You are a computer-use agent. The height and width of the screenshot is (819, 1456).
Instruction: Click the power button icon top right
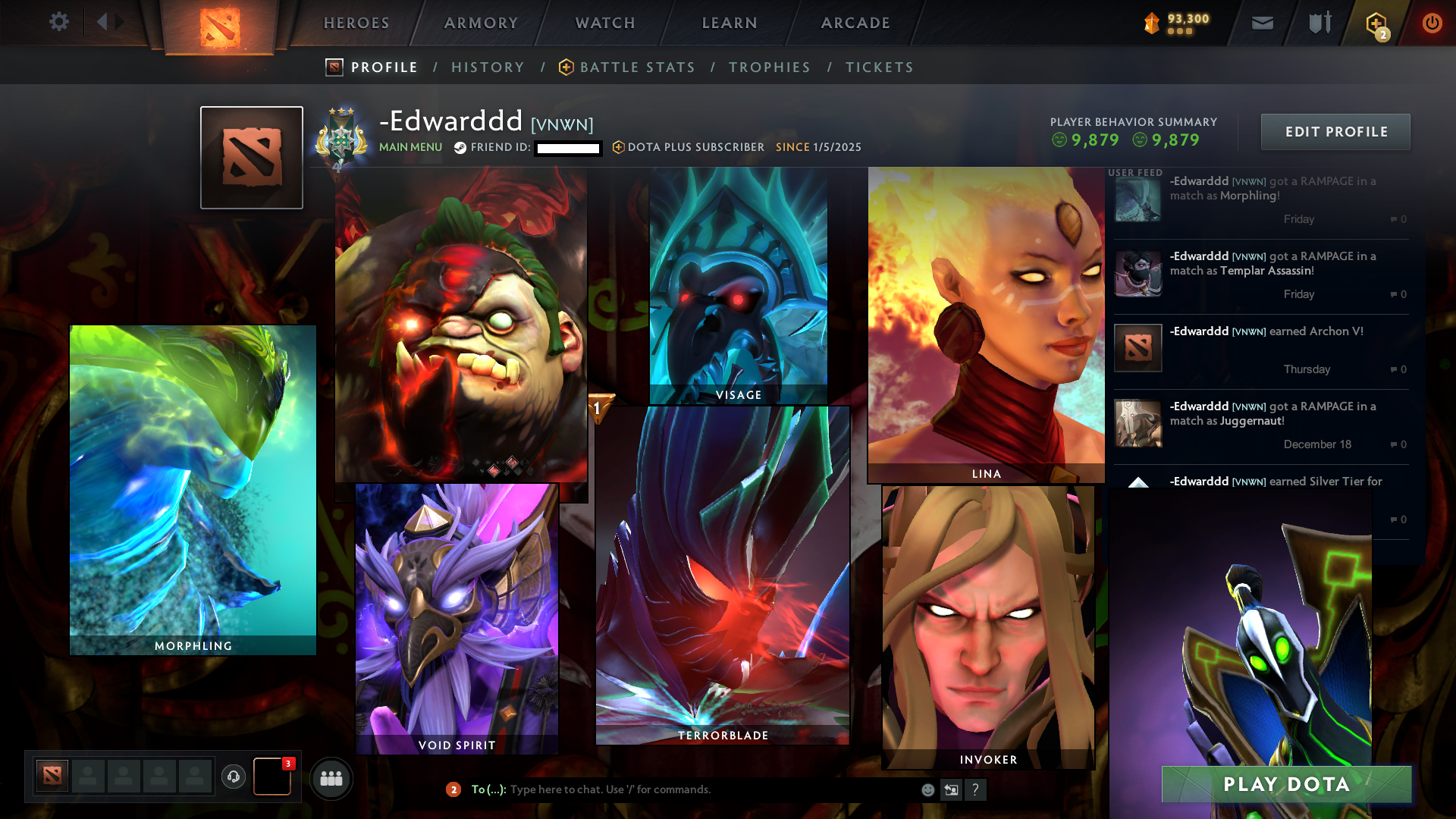point(1432,23)
